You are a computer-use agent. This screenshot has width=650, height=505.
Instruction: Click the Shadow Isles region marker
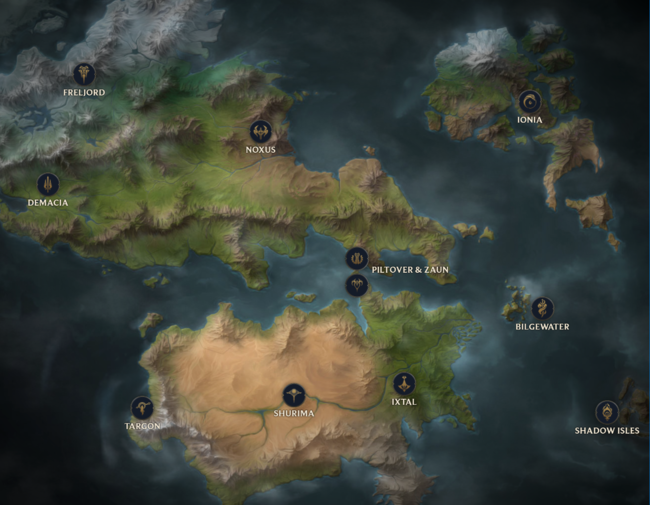click(x=606, y=412)
